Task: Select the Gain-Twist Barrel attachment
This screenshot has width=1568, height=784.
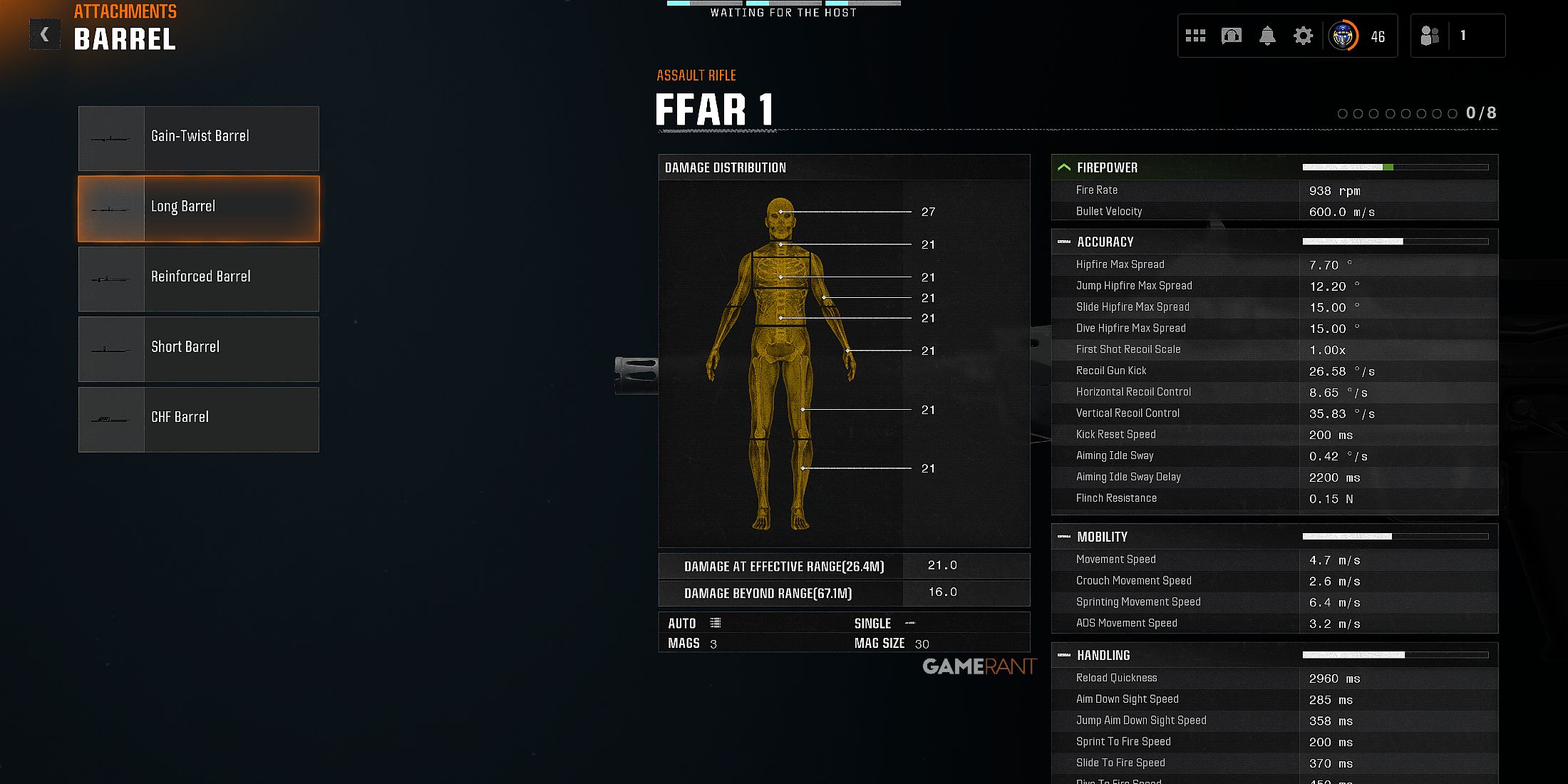Action: [x=198, y=138]
